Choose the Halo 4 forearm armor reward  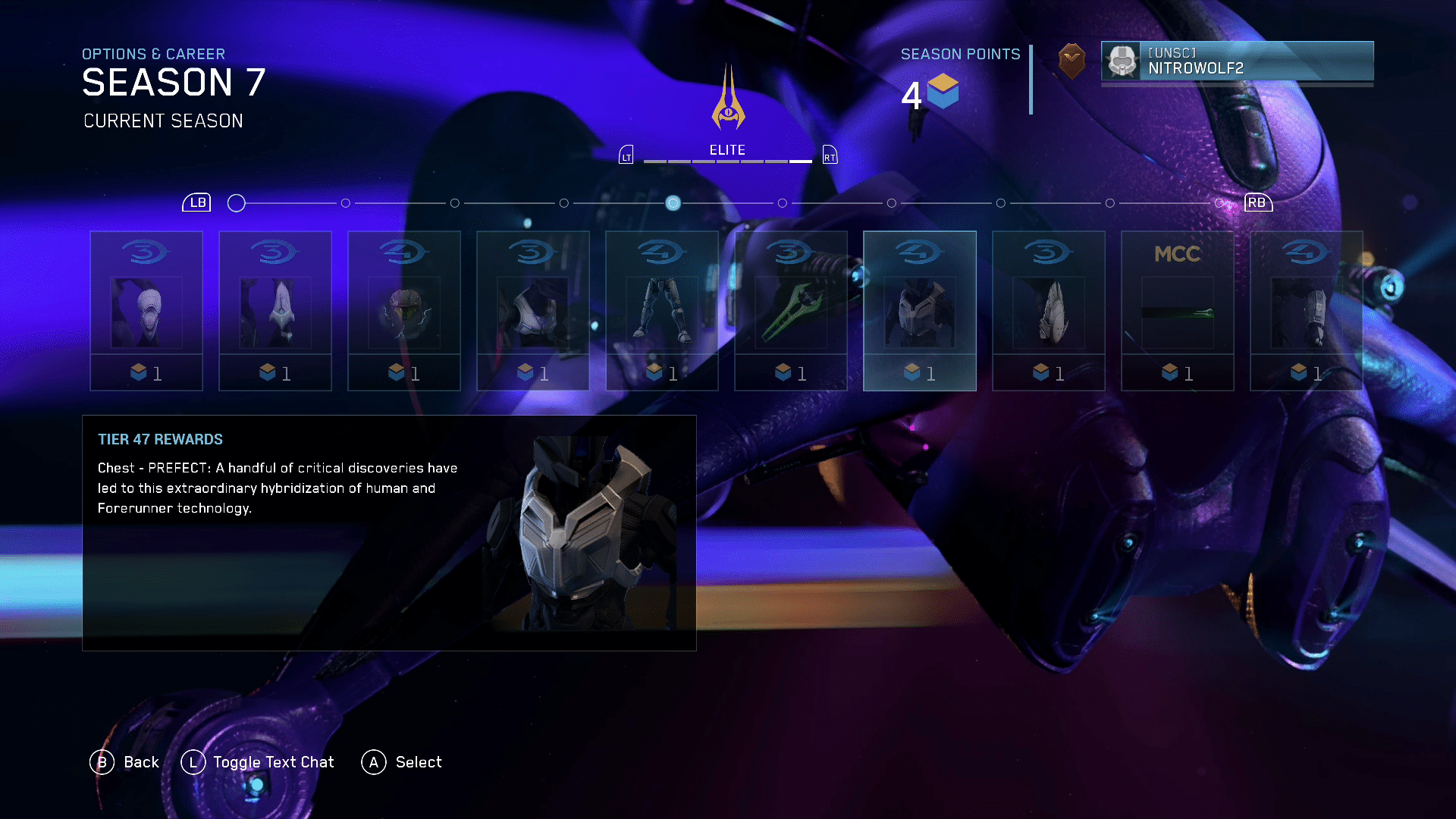click(x=1307, y=311)
